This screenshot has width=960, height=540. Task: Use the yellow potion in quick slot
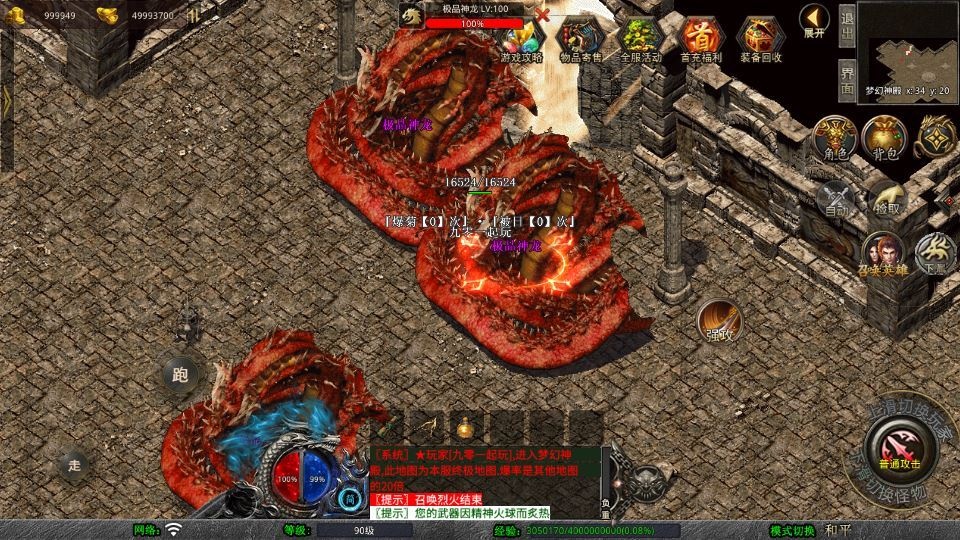click(465, 427)
